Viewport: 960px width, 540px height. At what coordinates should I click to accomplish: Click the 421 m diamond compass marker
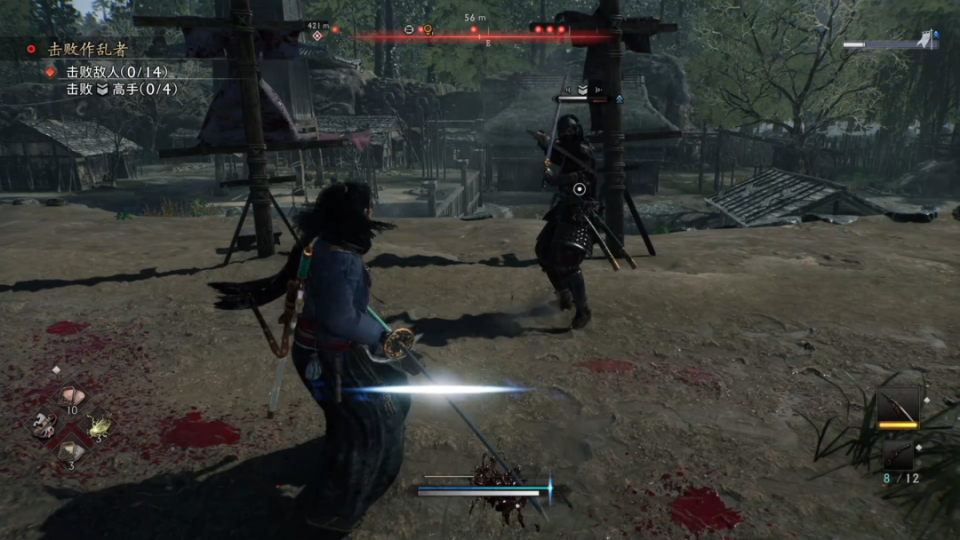pyautogui.click(x=318, y=36)
